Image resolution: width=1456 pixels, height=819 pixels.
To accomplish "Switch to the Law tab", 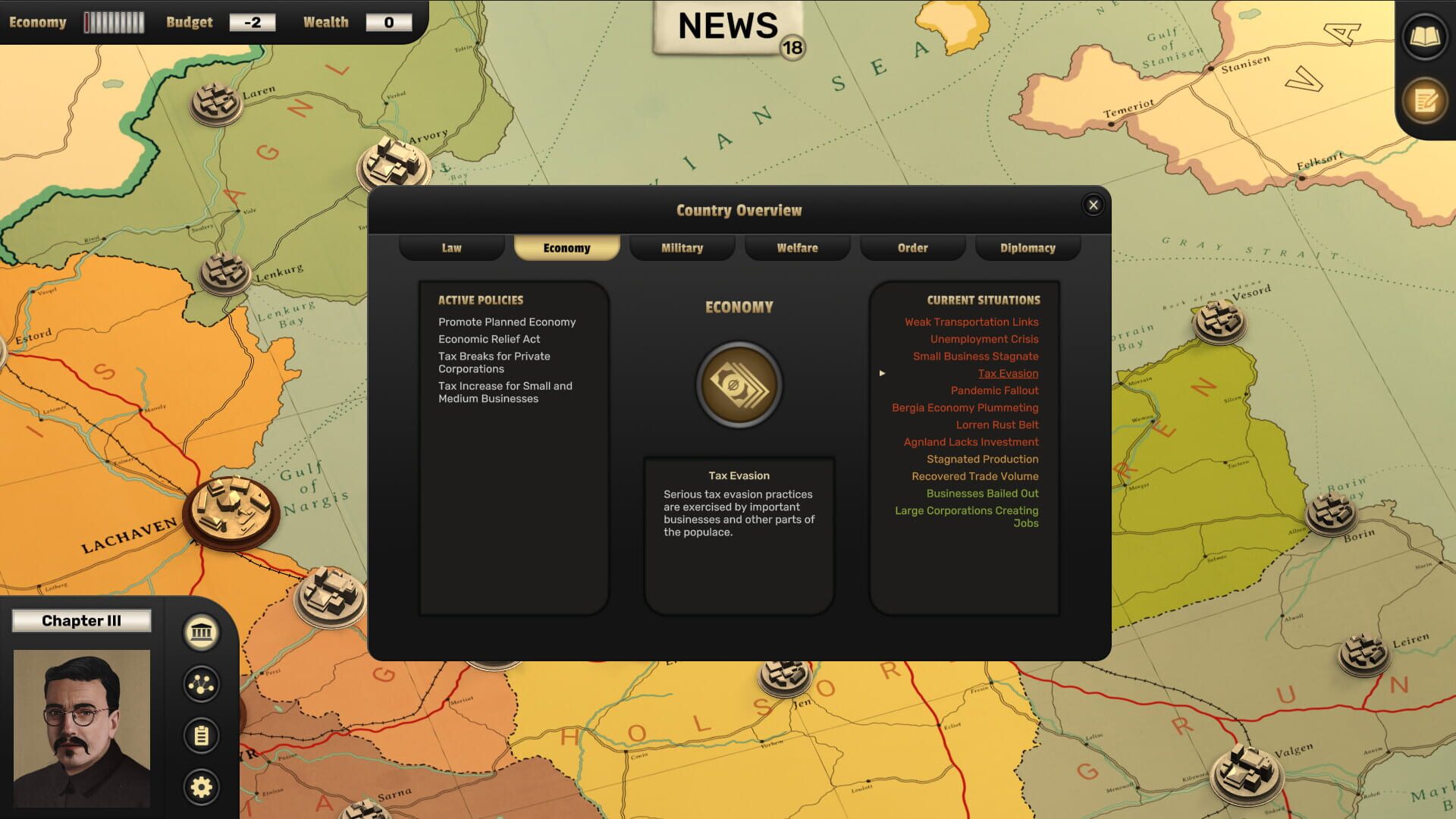I will [x=452, y=248].
